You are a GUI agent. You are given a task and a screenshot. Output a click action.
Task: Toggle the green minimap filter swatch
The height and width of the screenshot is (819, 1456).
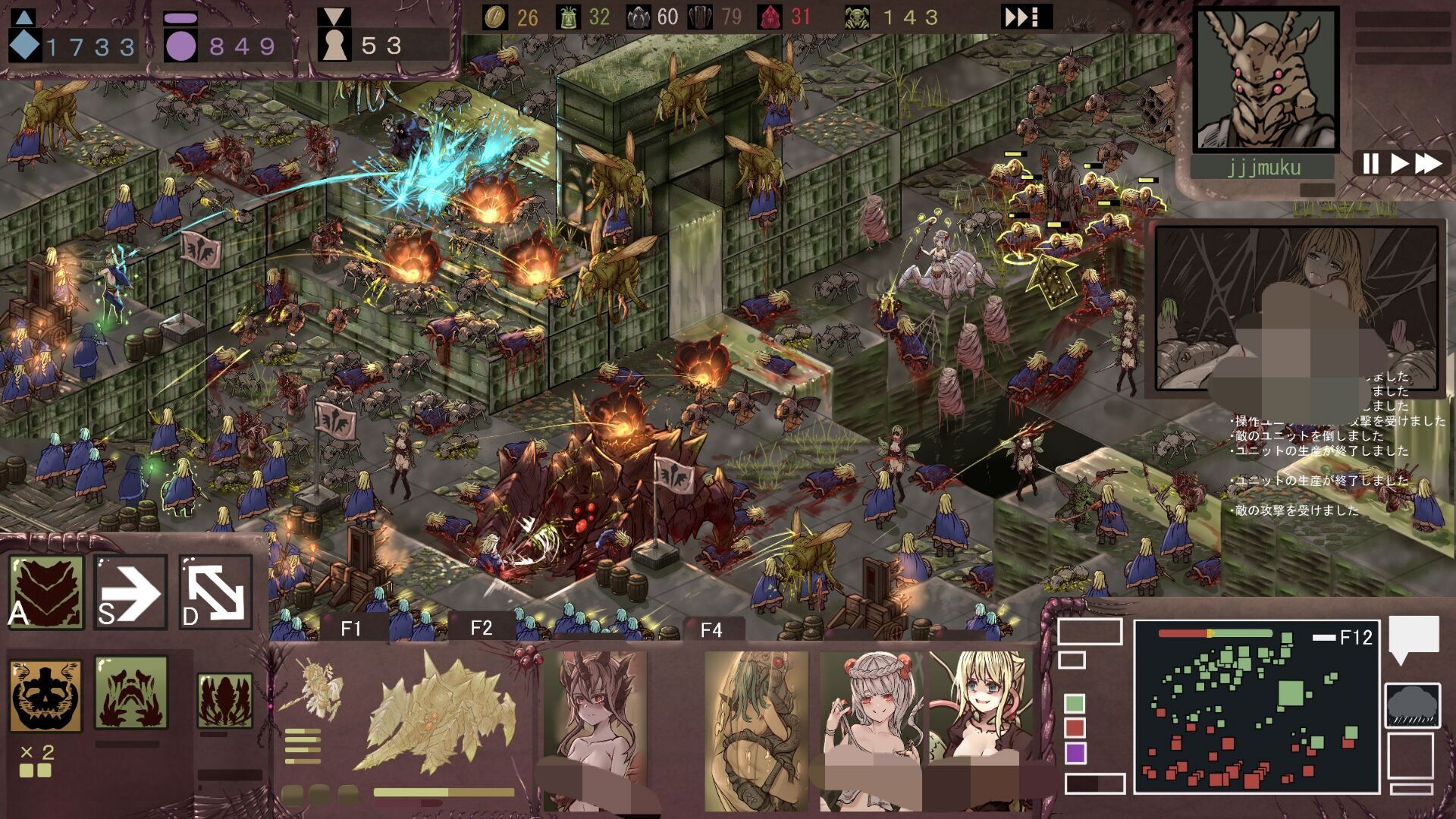click(x=1075, y=703)
